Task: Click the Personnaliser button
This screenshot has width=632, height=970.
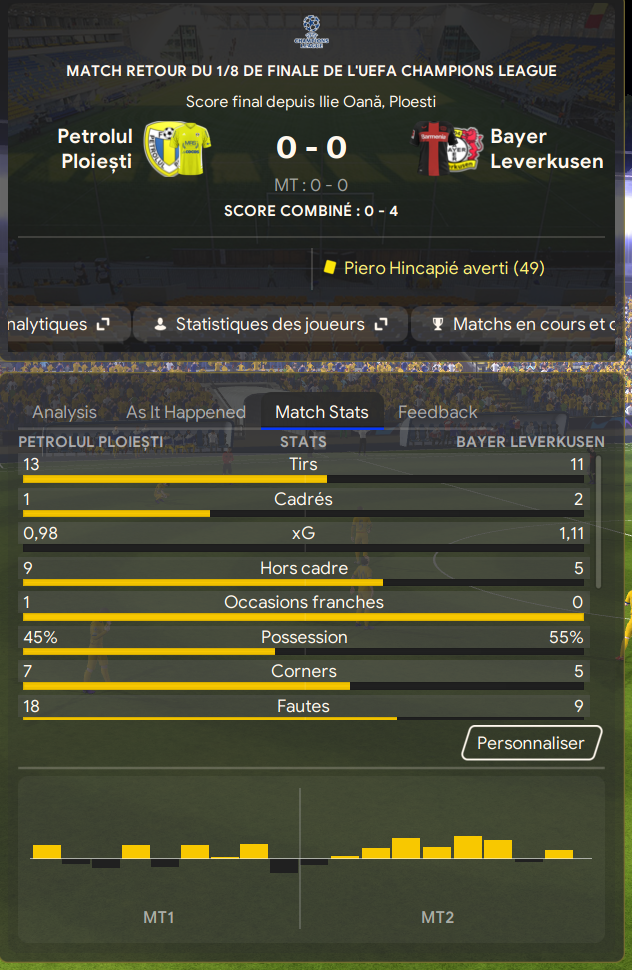Action: (532, 743)
